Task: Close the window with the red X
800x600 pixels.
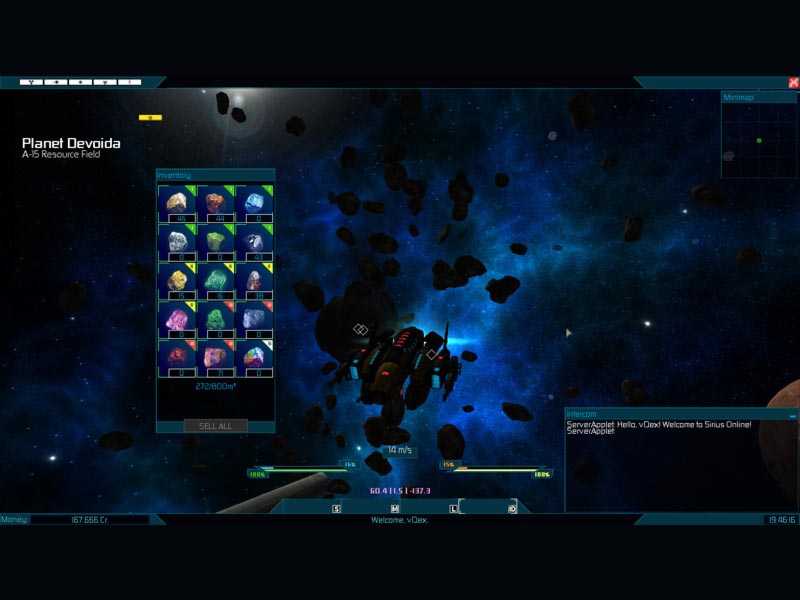Action: coord(793,83)
